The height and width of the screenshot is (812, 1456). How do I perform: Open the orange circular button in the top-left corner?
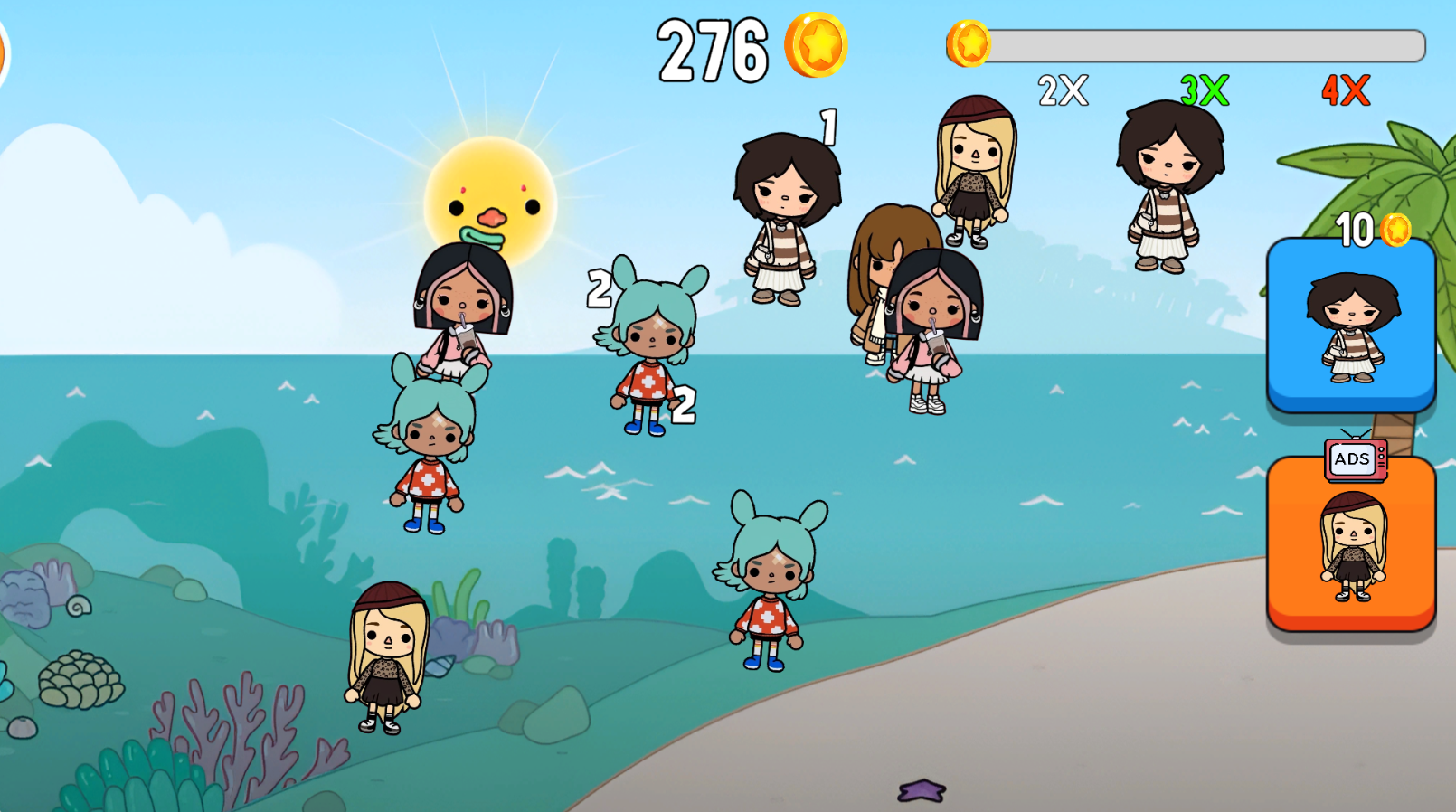coord(5,50)
